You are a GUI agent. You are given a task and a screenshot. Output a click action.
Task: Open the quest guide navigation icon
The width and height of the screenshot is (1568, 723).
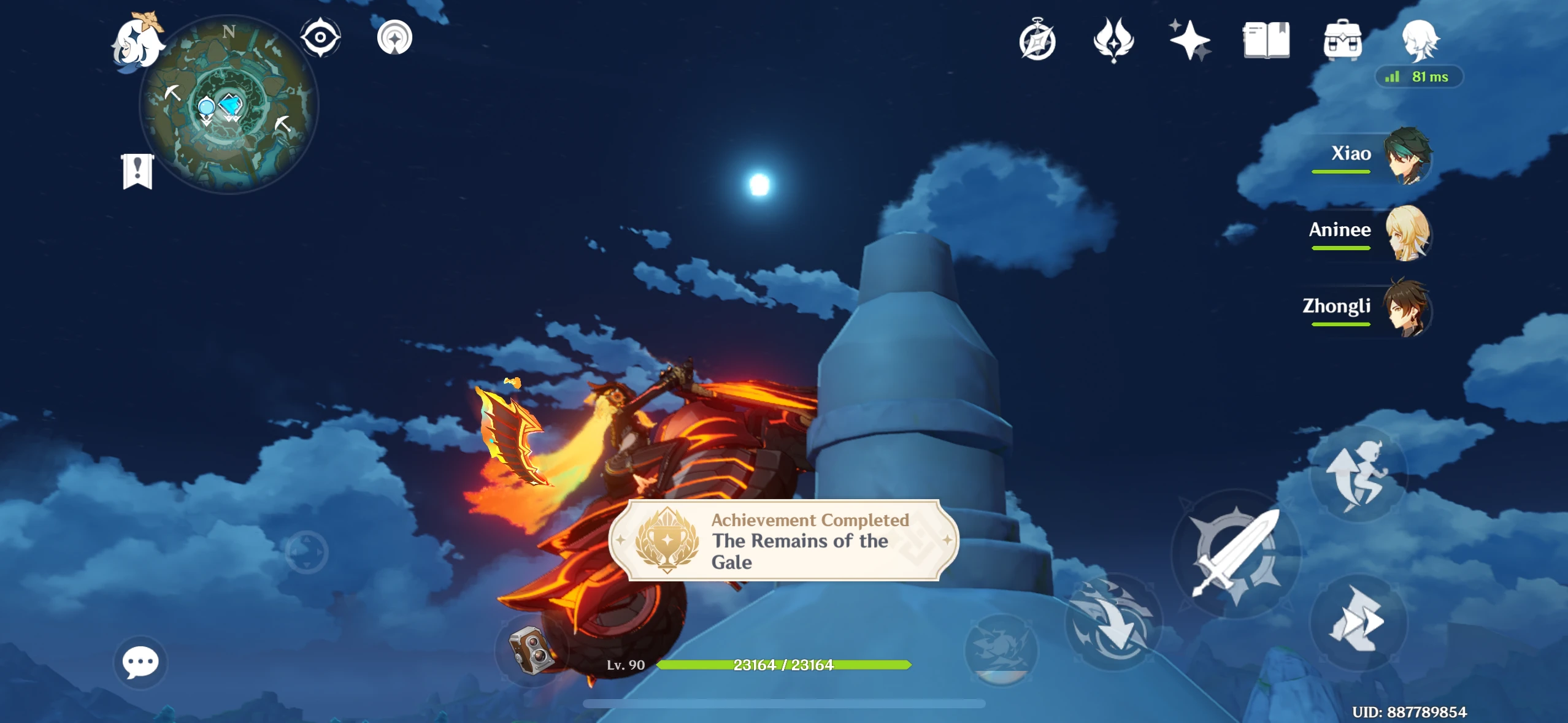[395, 37]
